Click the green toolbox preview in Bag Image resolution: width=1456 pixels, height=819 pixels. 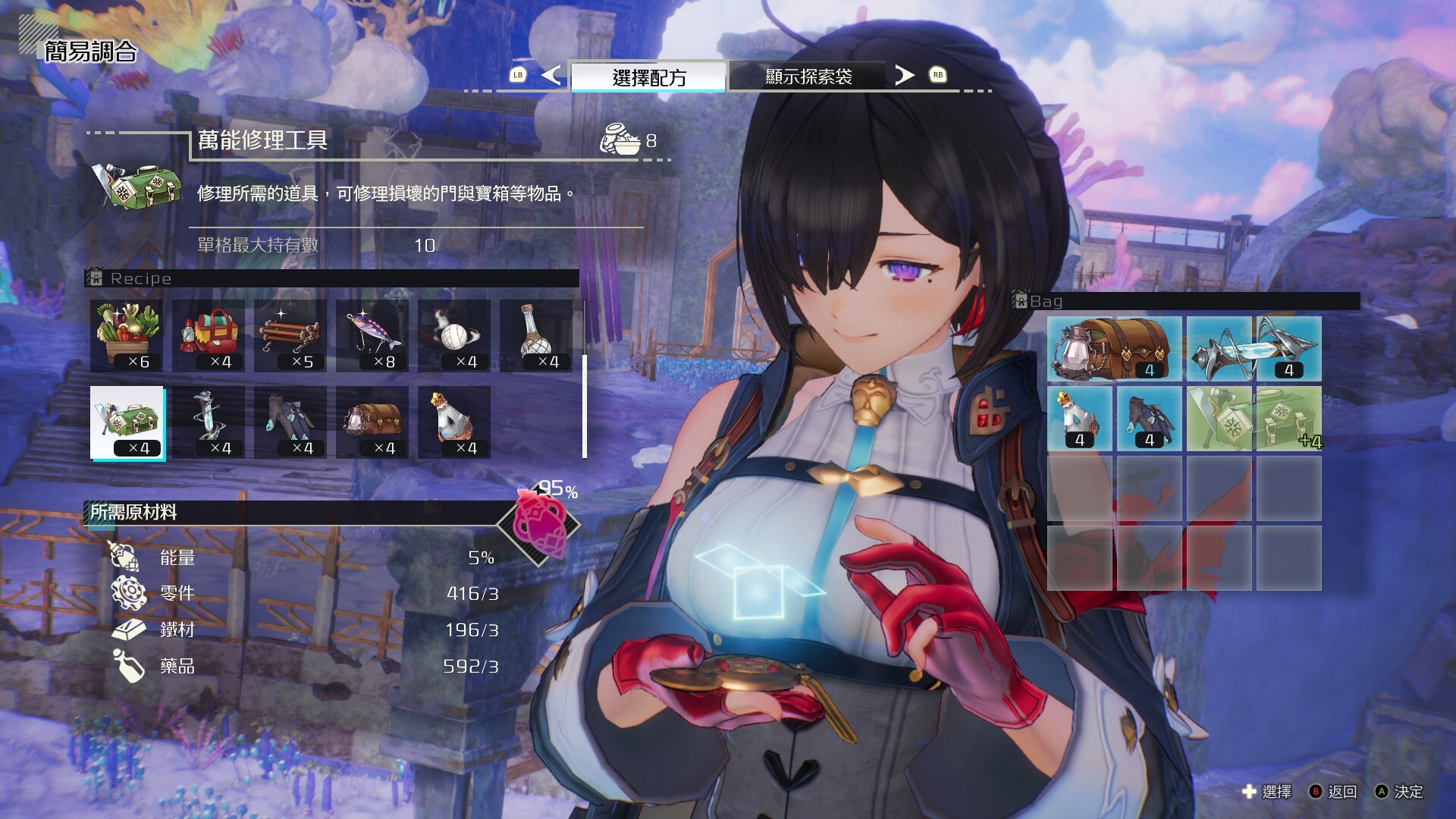tap(1254, 419)
